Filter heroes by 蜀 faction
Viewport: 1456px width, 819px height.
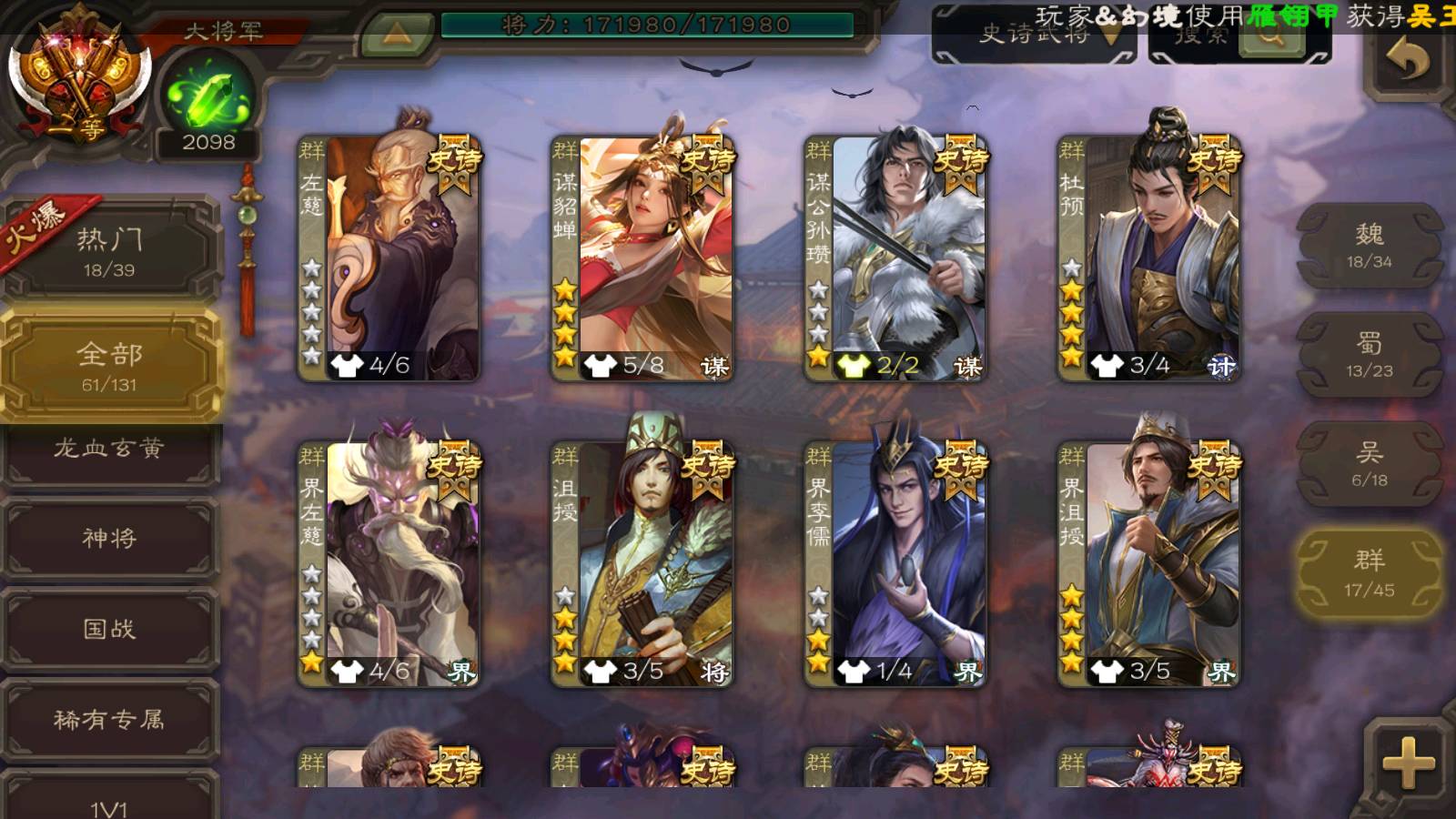[x=1370, y=355]
